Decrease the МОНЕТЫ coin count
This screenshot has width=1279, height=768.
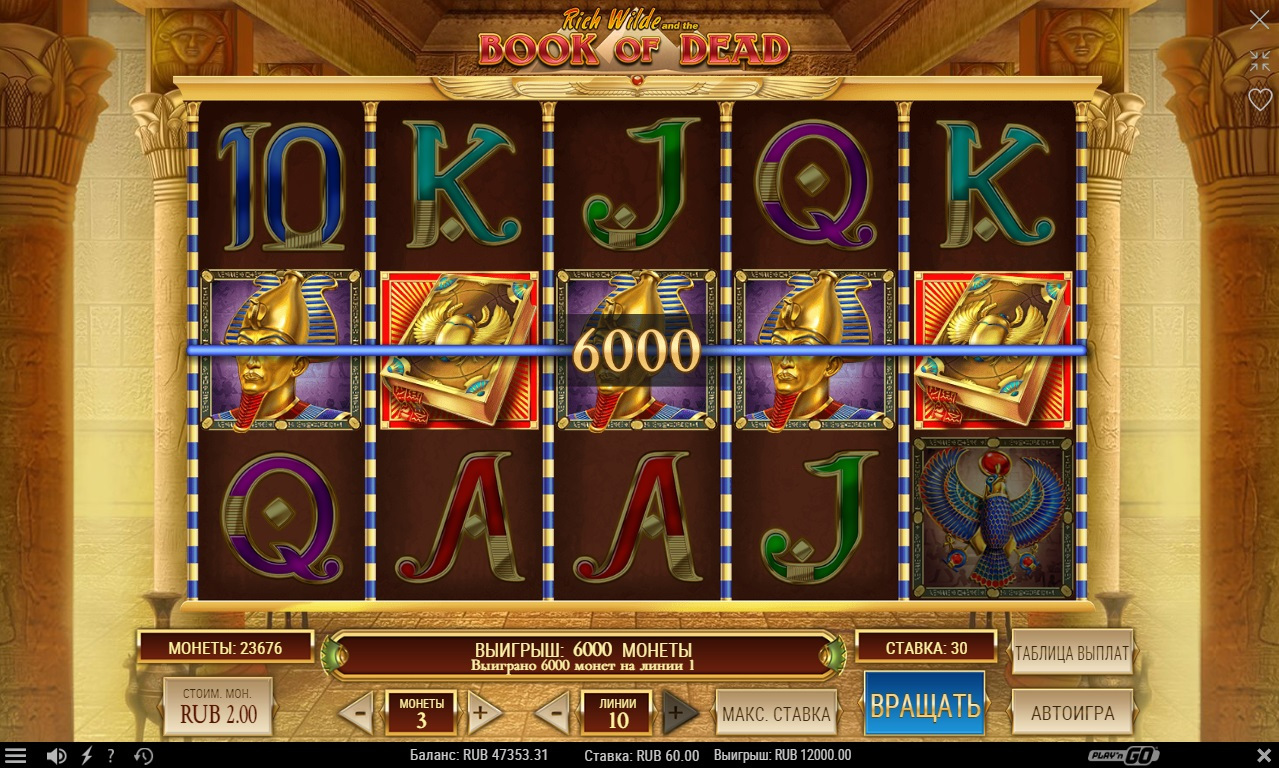tap(356, 713)
